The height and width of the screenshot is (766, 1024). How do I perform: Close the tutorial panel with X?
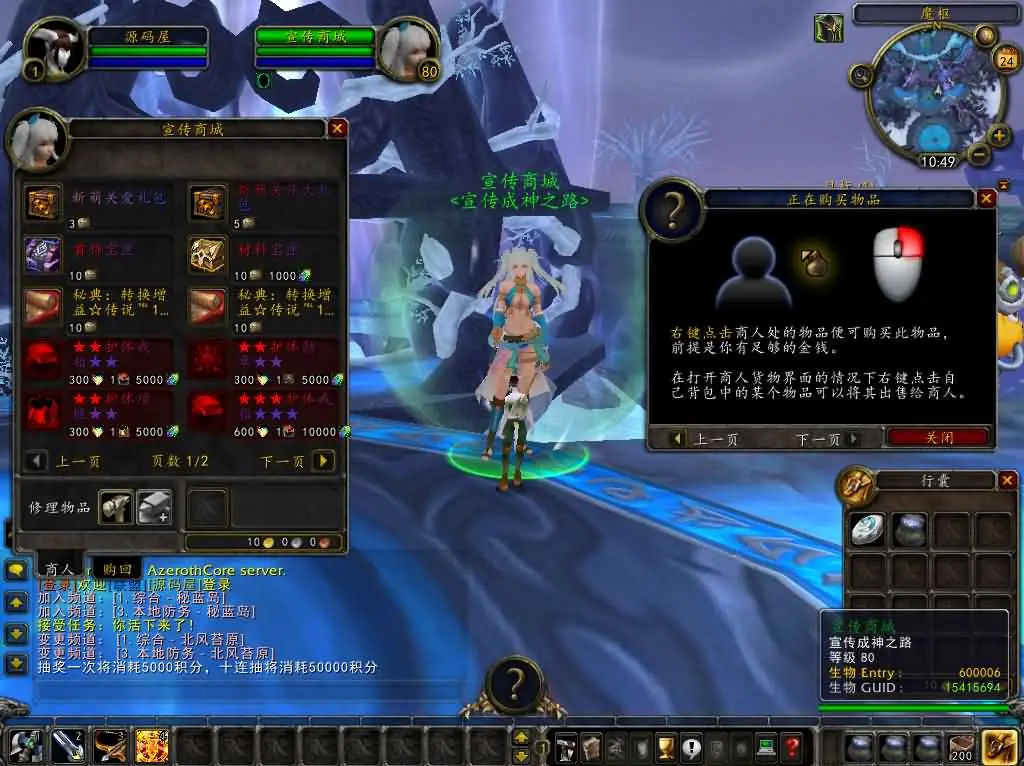click(x=986, y=199)
